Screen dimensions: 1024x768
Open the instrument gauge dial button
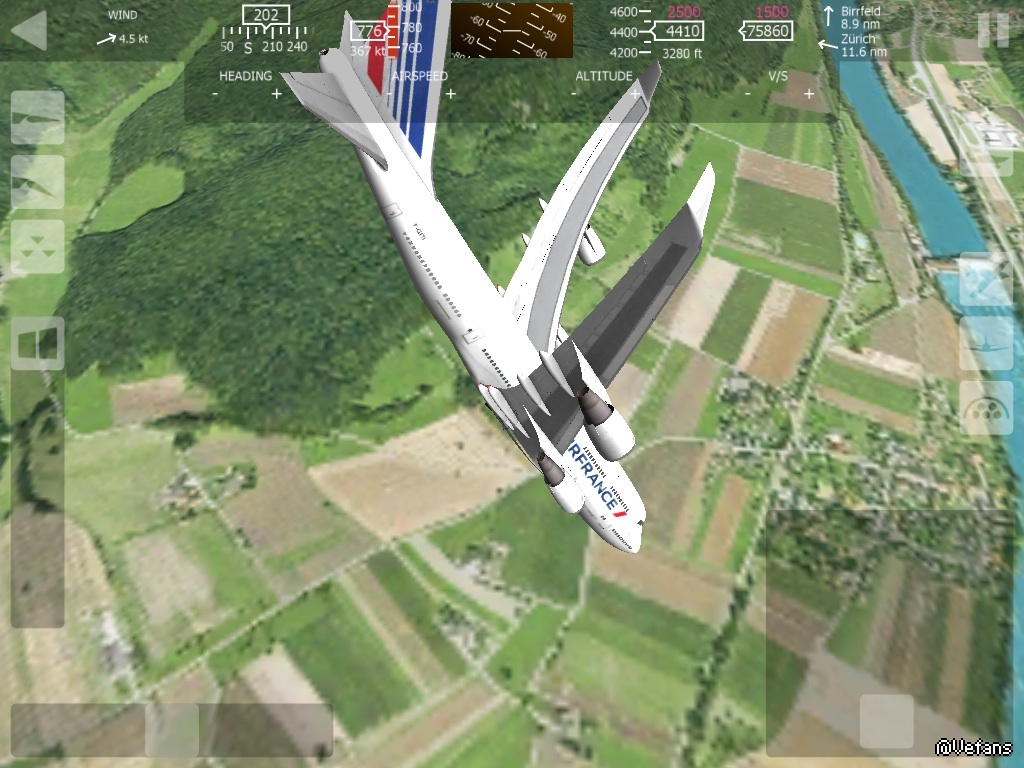(986, 408)
